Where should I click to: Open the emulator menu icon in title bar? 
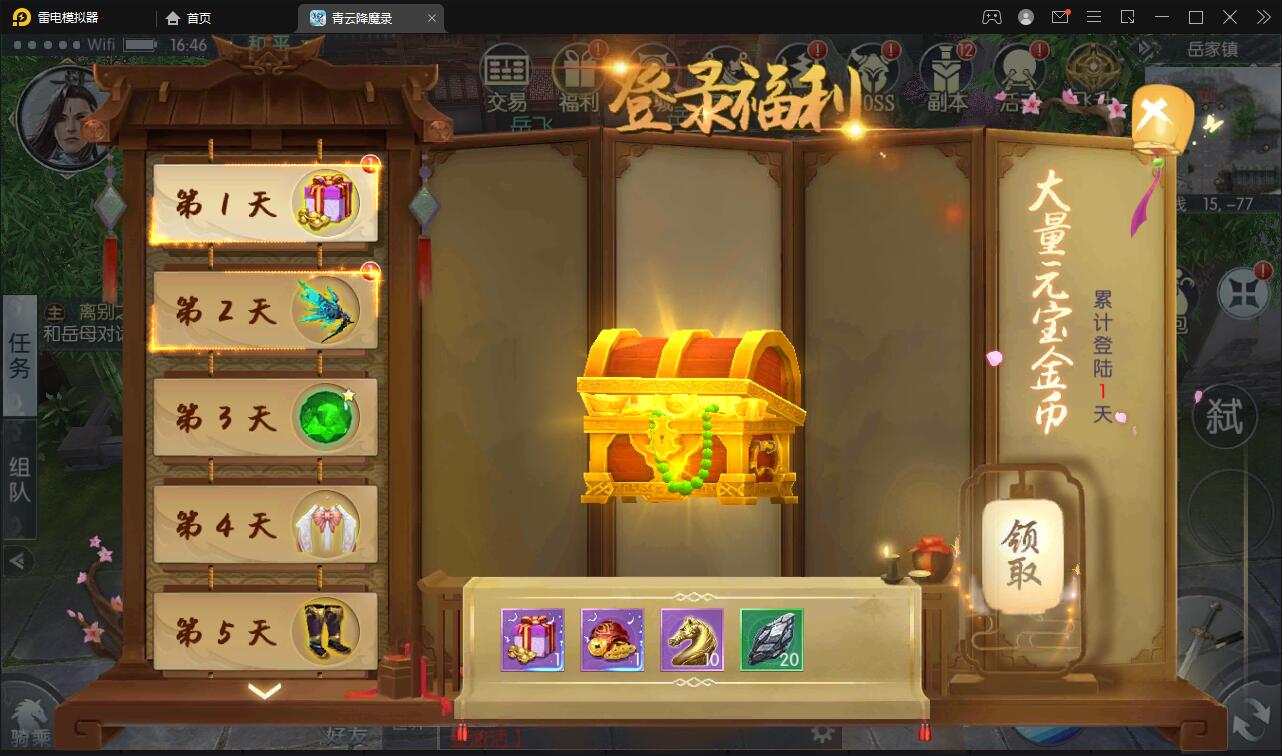click(x=1093, y=17)
